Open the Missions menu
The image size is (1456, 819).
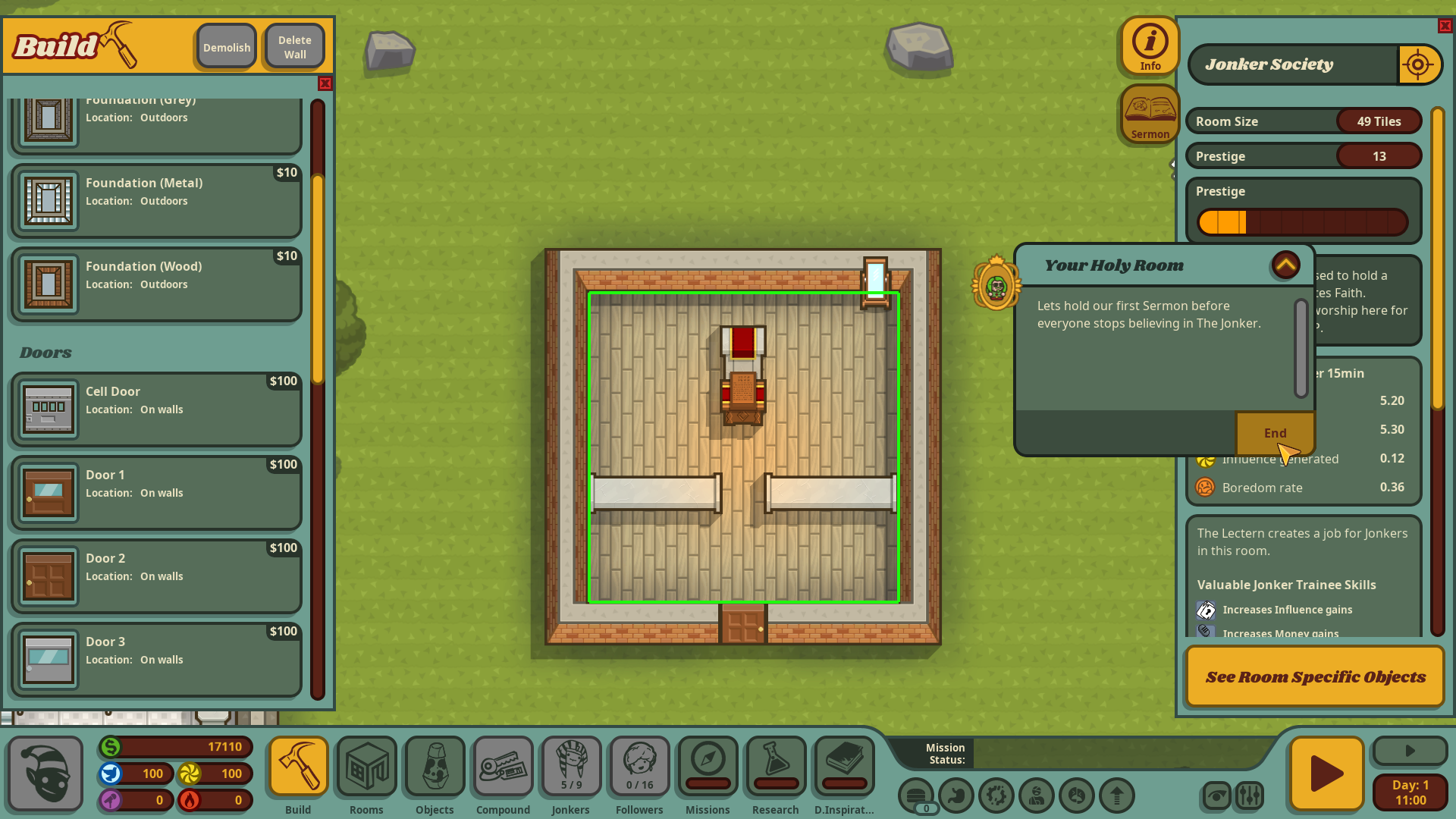tap(708, 775)
